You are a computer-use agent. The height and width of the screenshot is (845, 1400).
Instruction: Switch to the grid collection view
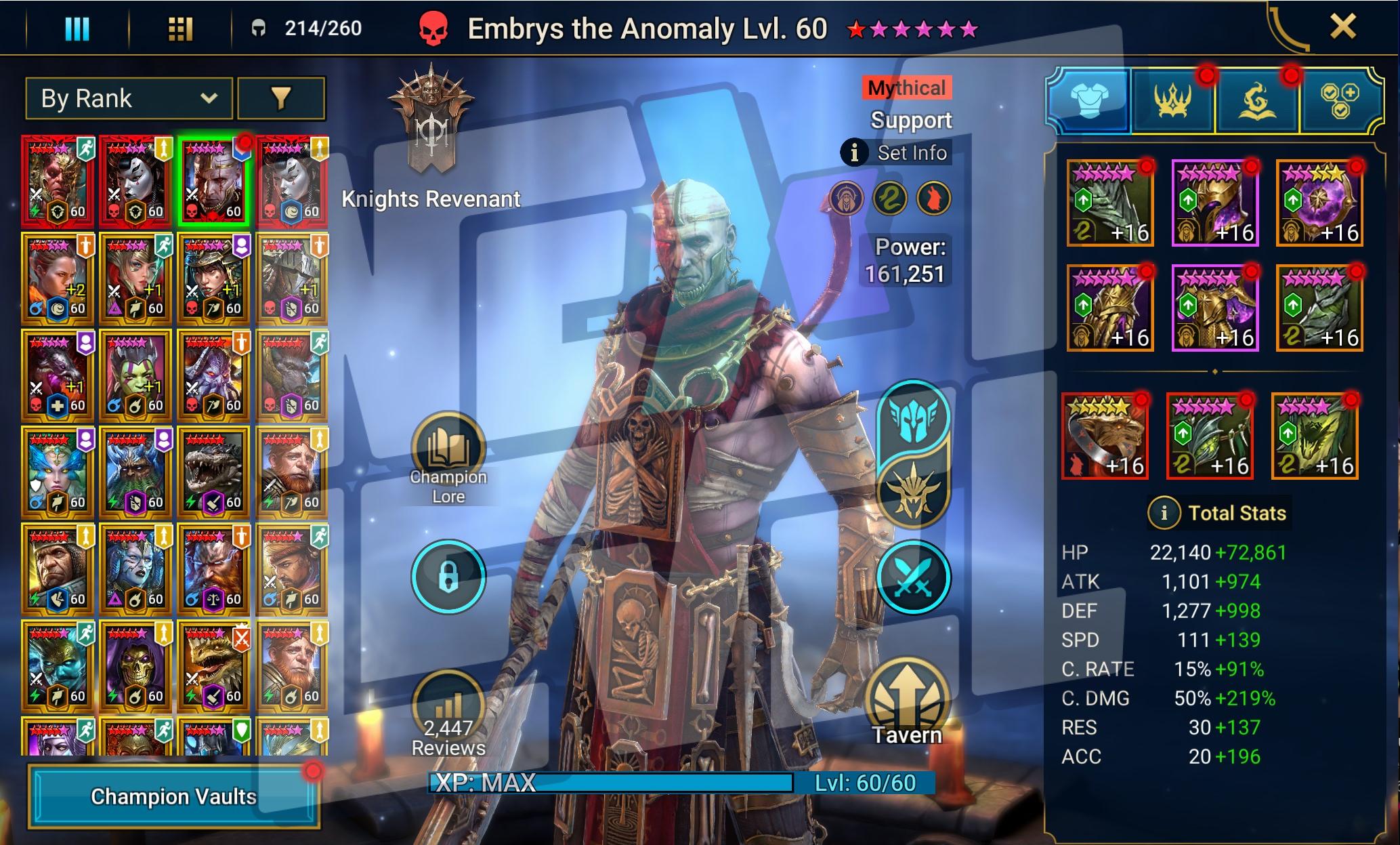pyautogui.click(x=180, y=28)
